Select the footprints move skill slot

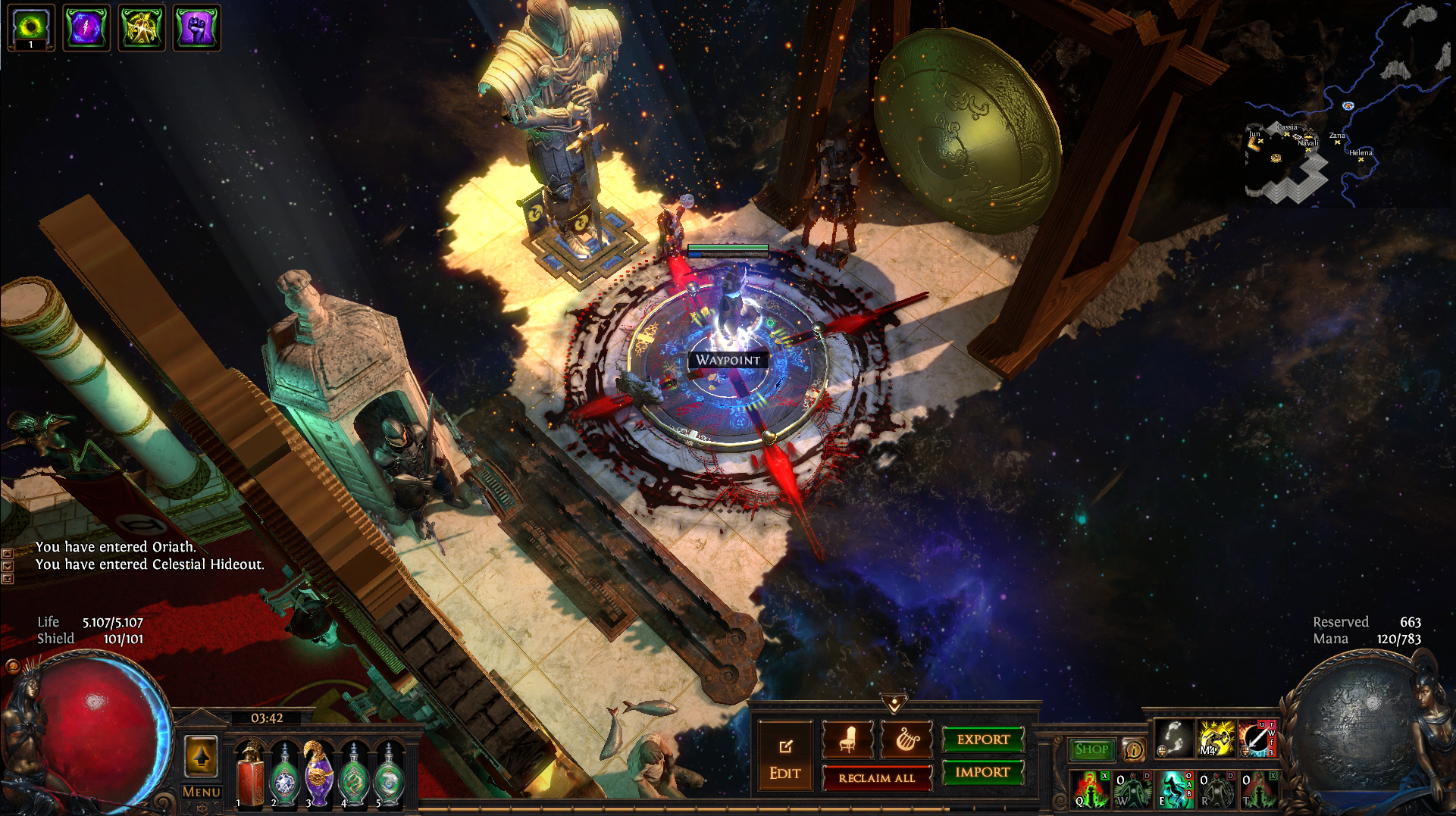click(1174, 738)
